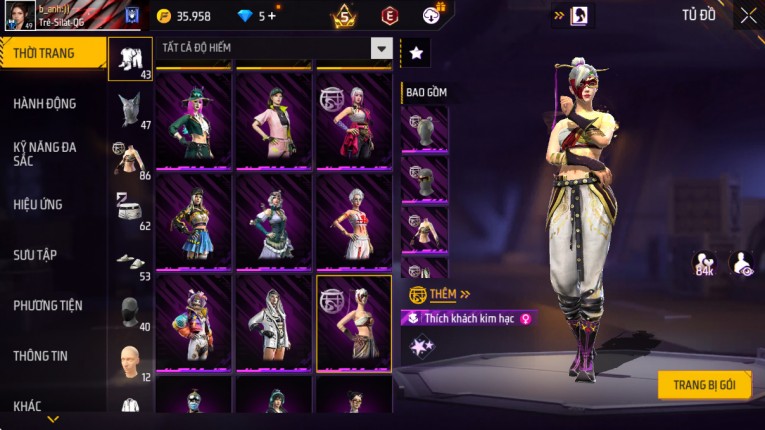Select the green witch hat outfit
765x430 pixels.
[193, 119]
